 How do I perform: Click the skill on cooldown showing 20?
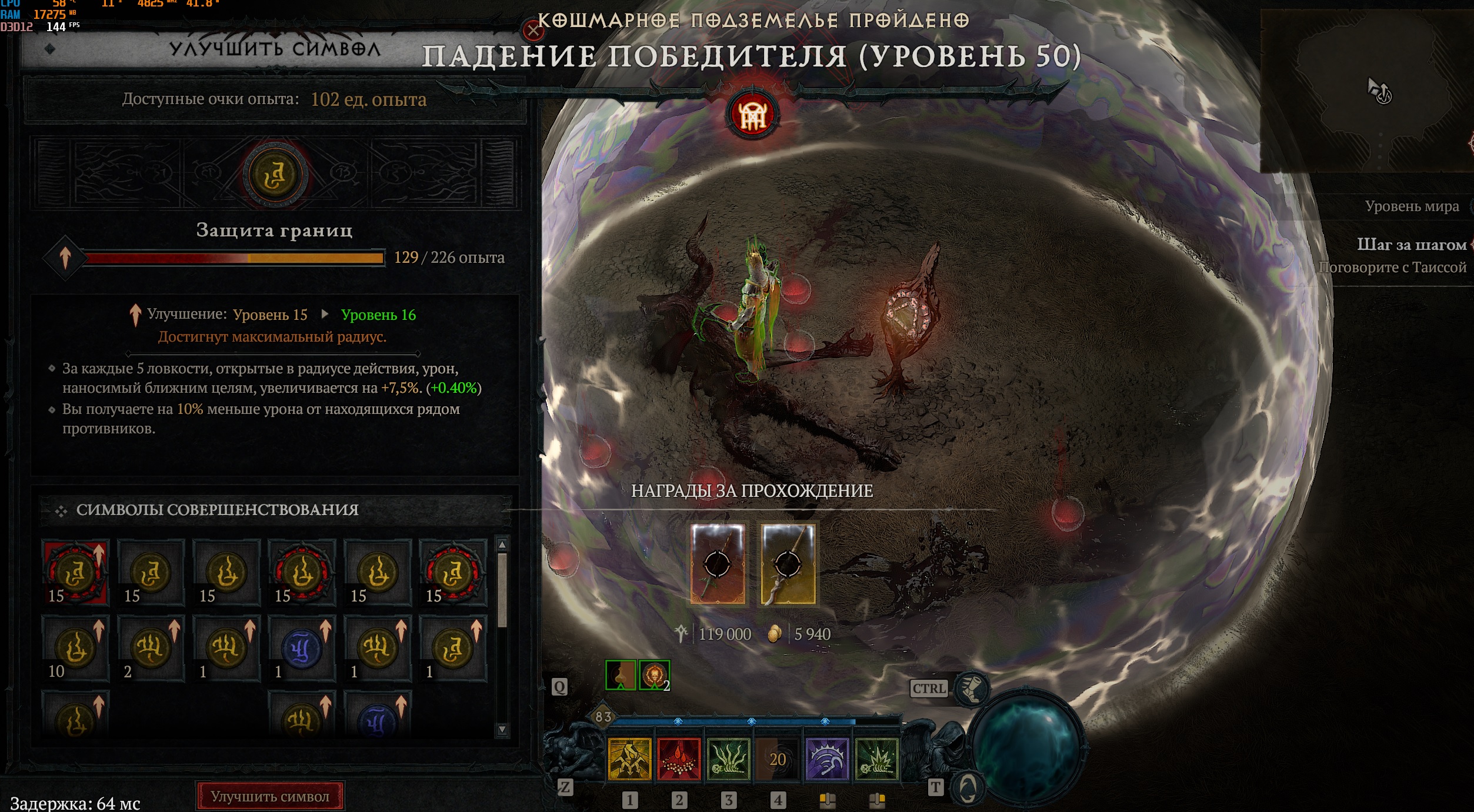tap(778, 759)
